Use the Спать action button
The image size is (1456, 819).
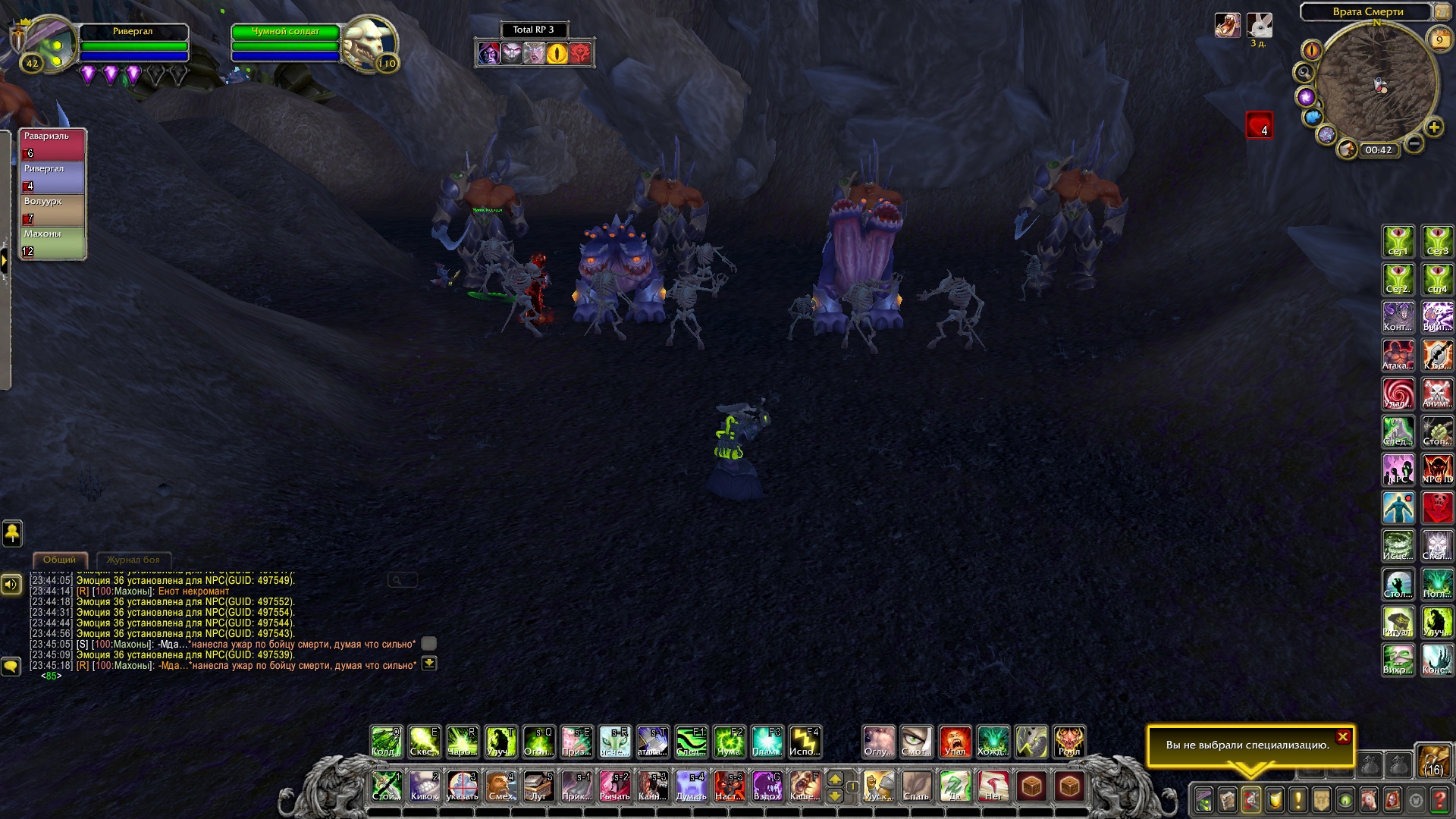[916, 786]
